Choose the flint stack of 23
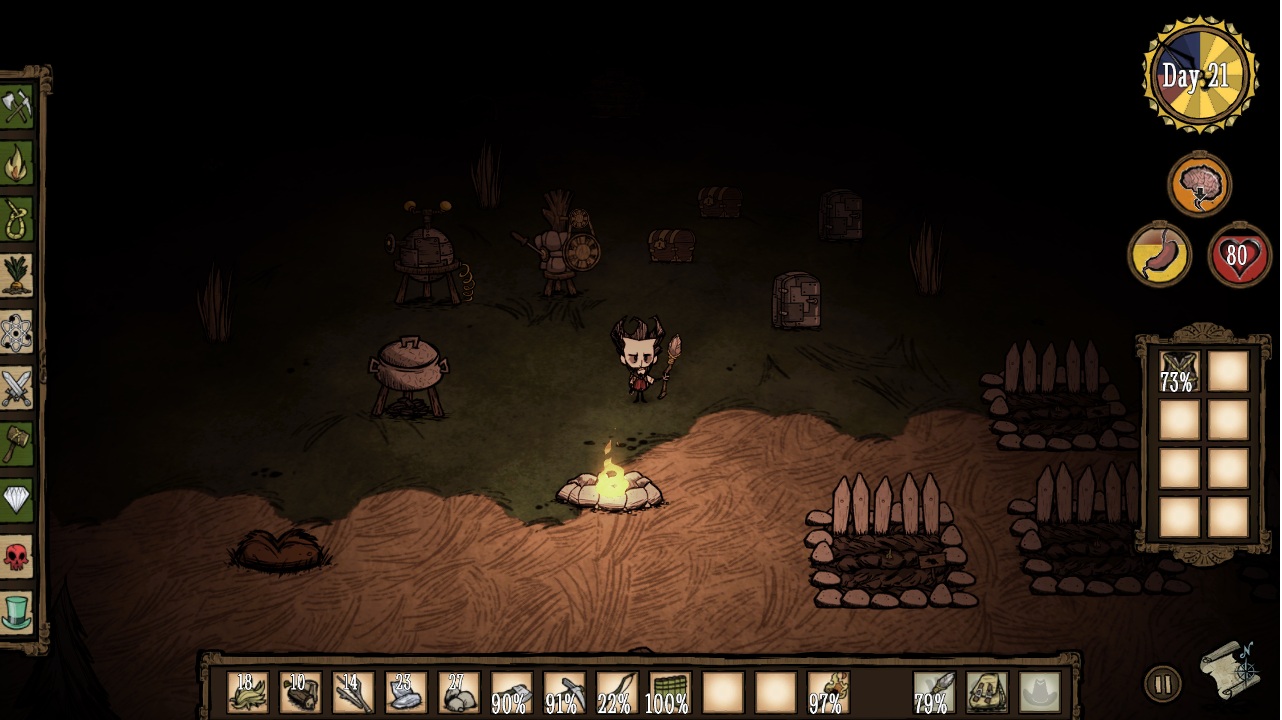 [x=404, y=692]
